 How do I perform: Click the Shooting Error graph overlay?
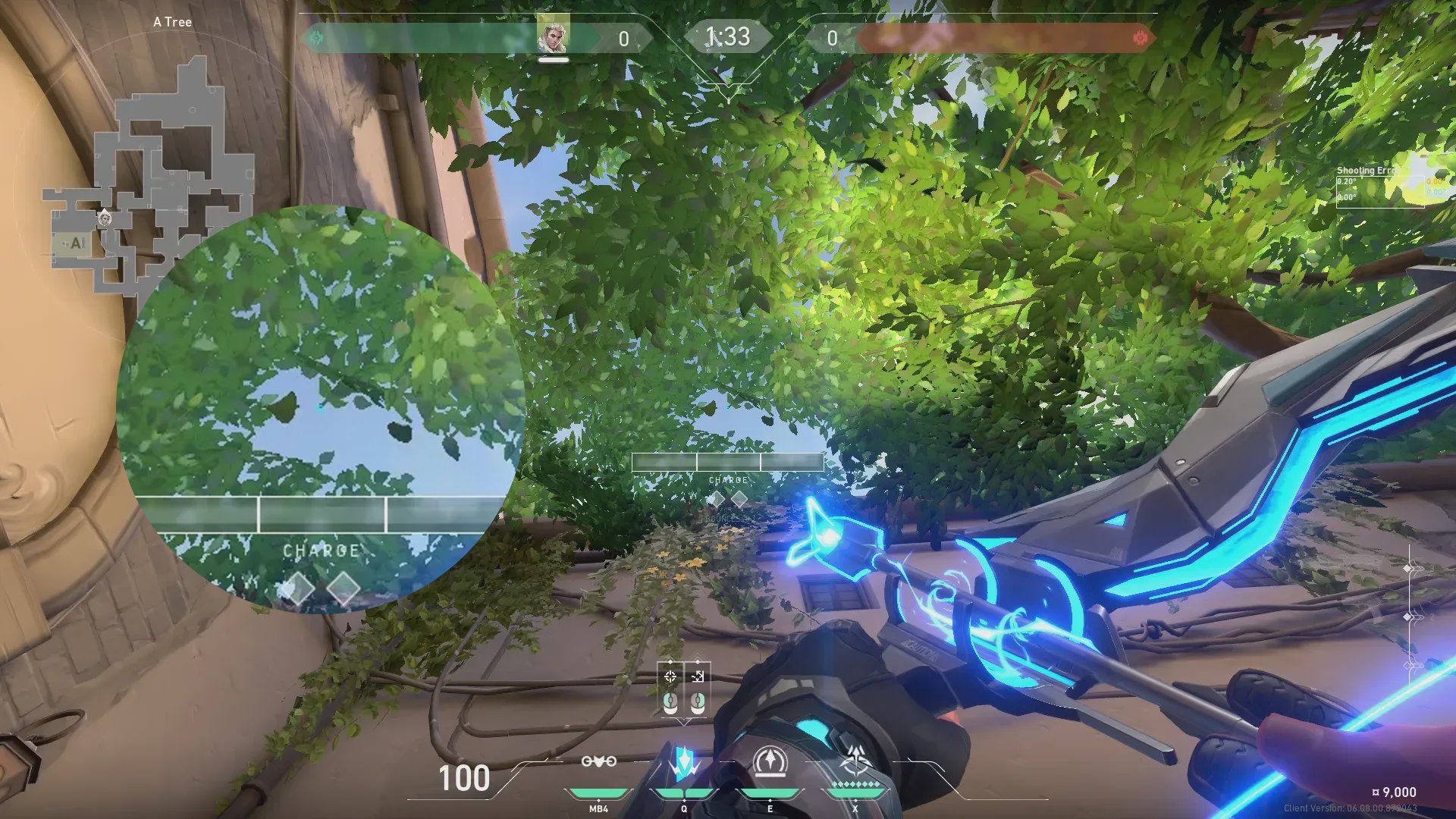coord(1392,186)
